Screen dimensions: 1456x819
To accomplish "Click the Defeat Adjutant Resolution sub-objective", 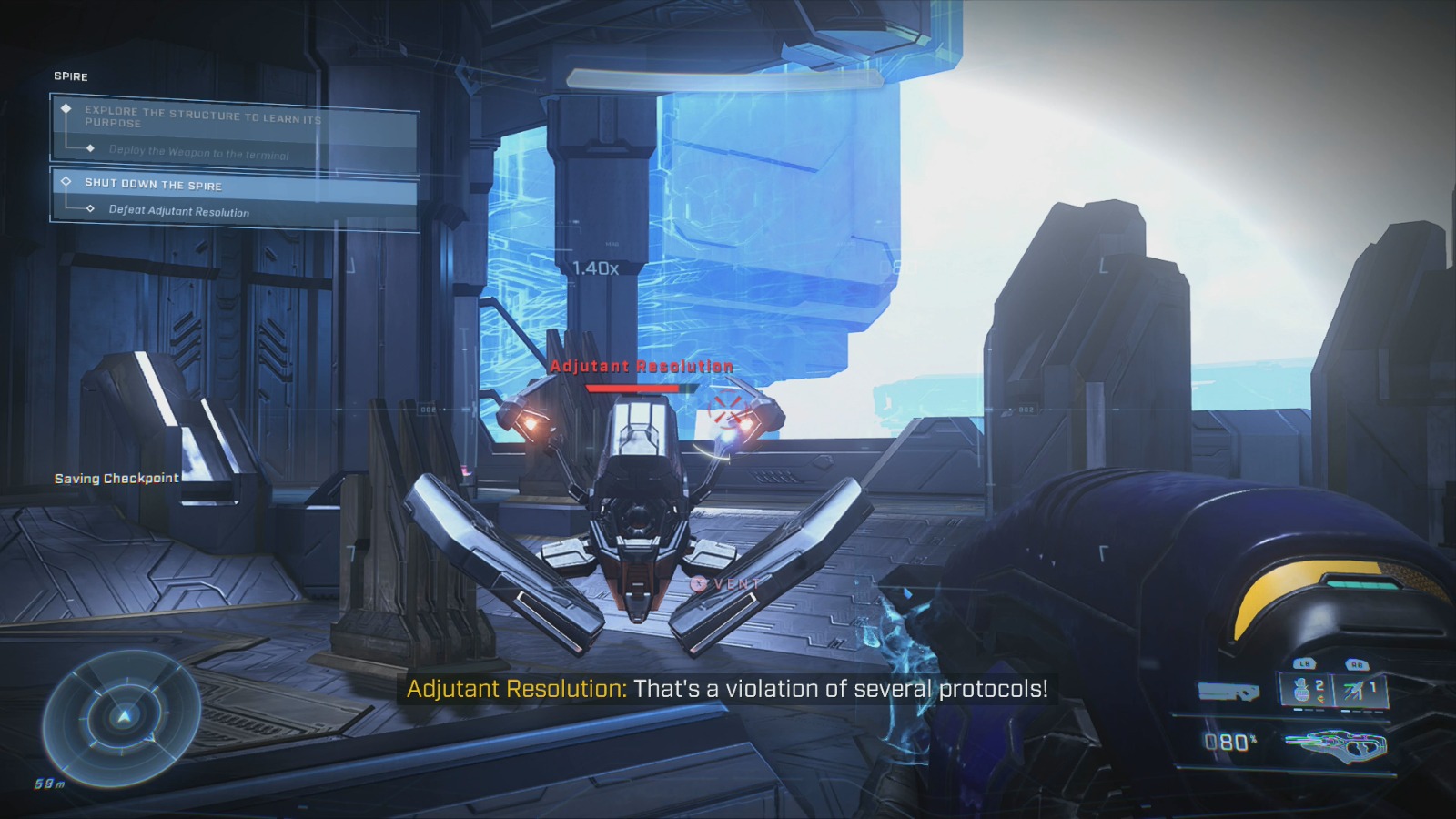I will (178, 211).
